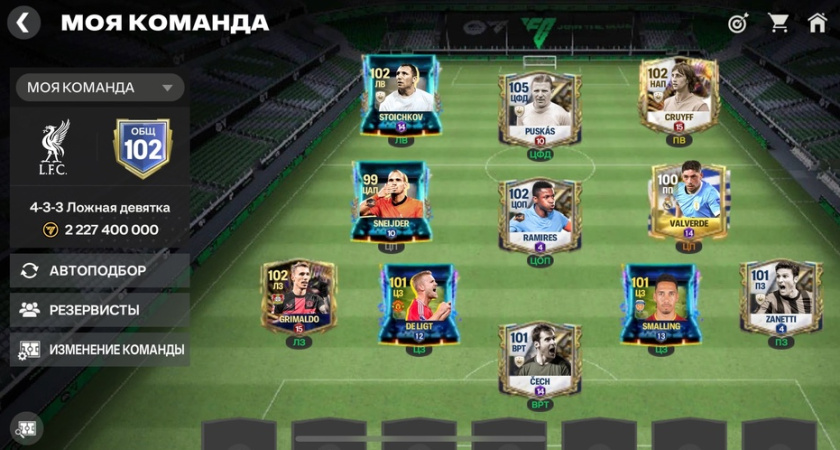Screen dimensions: 840x450
Task: Tap the Valverde player card
Action: (688, 202)
